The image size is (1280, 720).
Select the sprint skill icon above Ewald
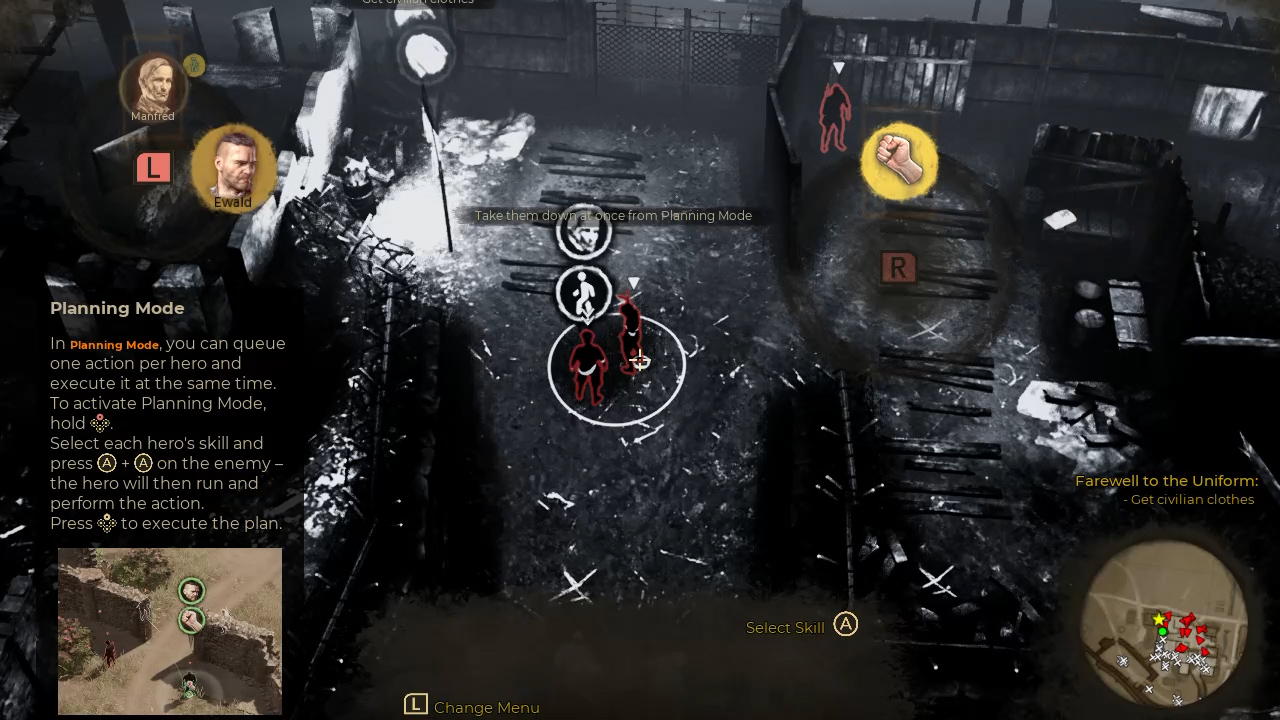(584, 293)
